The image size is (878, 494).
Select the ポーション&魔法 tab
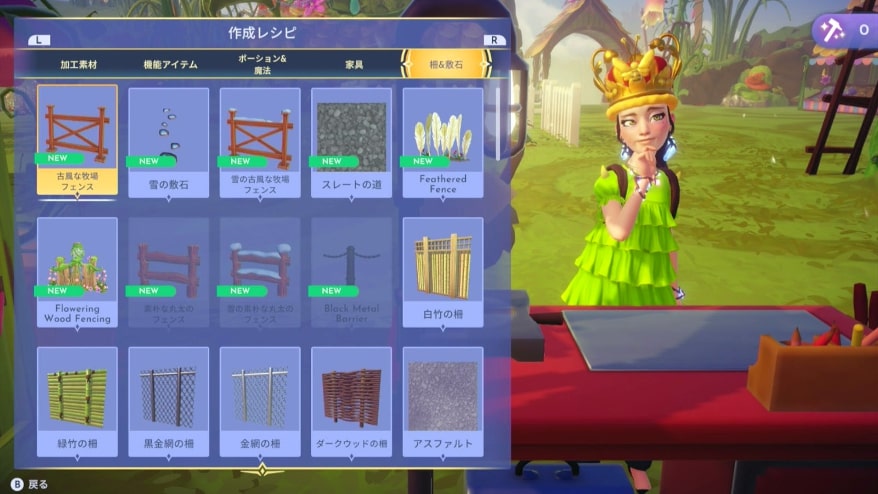coord(262,64)
